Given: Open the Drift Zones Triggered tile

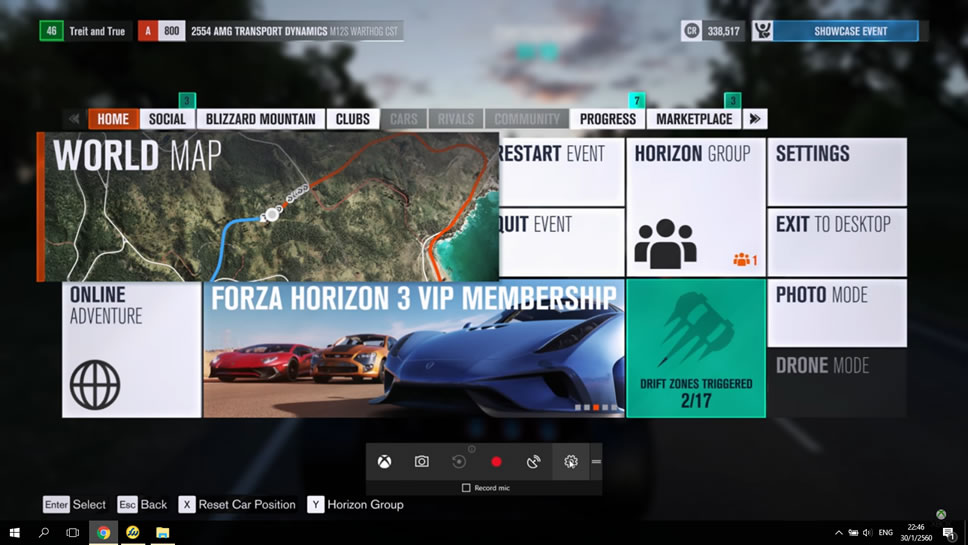Looking at the screenshot, I should pyautogui.click(x=695, y=348).
